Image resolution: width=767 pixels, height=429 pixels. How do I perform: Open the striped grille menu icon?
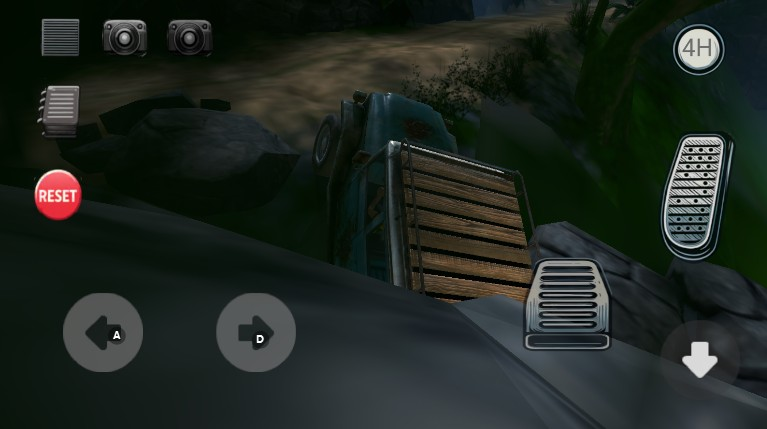click(x=60, y=37)
